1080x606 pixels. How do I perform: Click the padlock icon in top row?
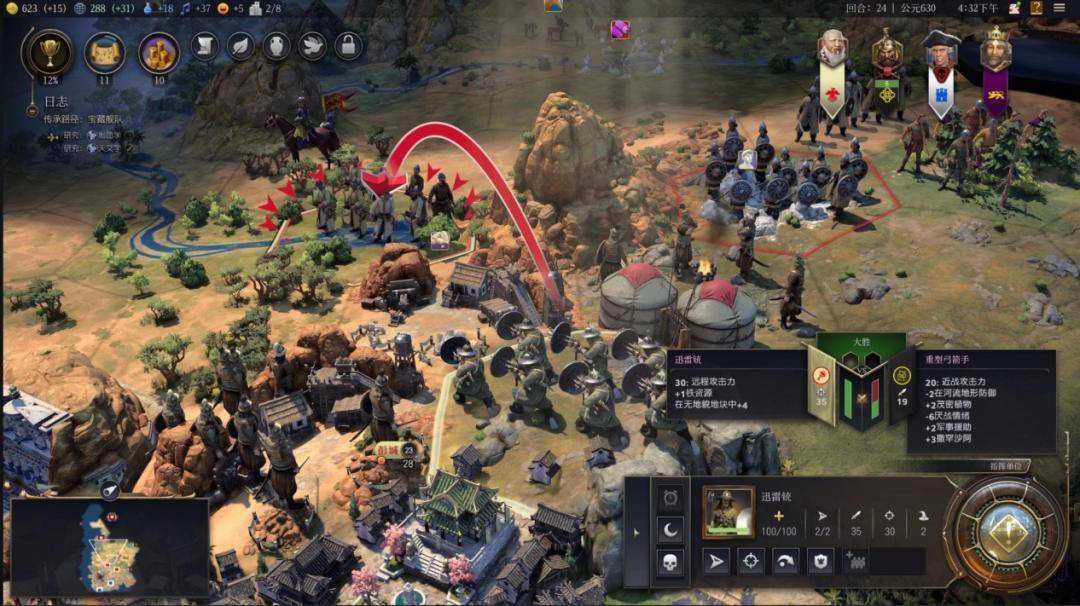coord(348,45)
